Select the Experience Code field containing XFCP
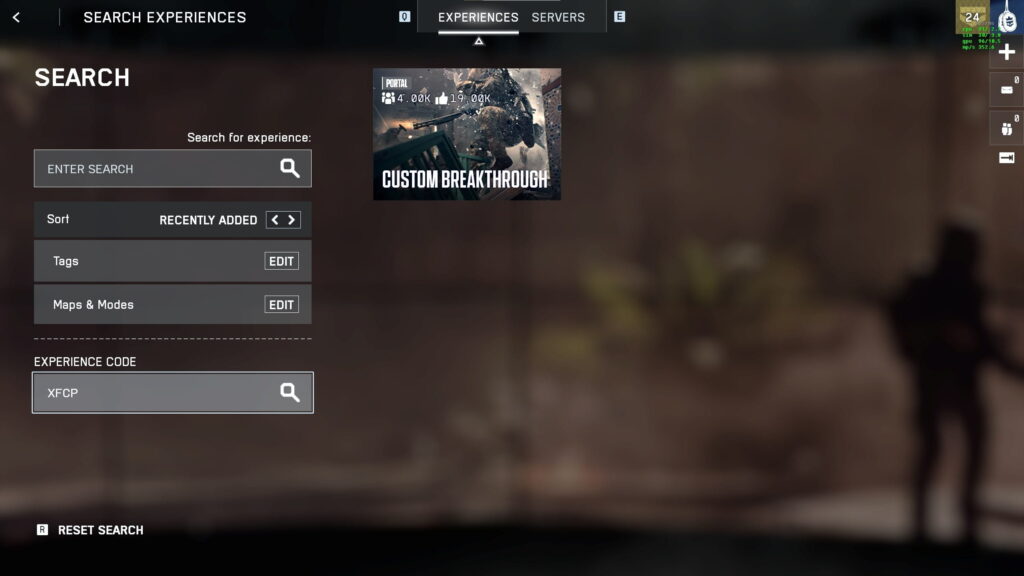1024x576 pixels. point(160,393)
